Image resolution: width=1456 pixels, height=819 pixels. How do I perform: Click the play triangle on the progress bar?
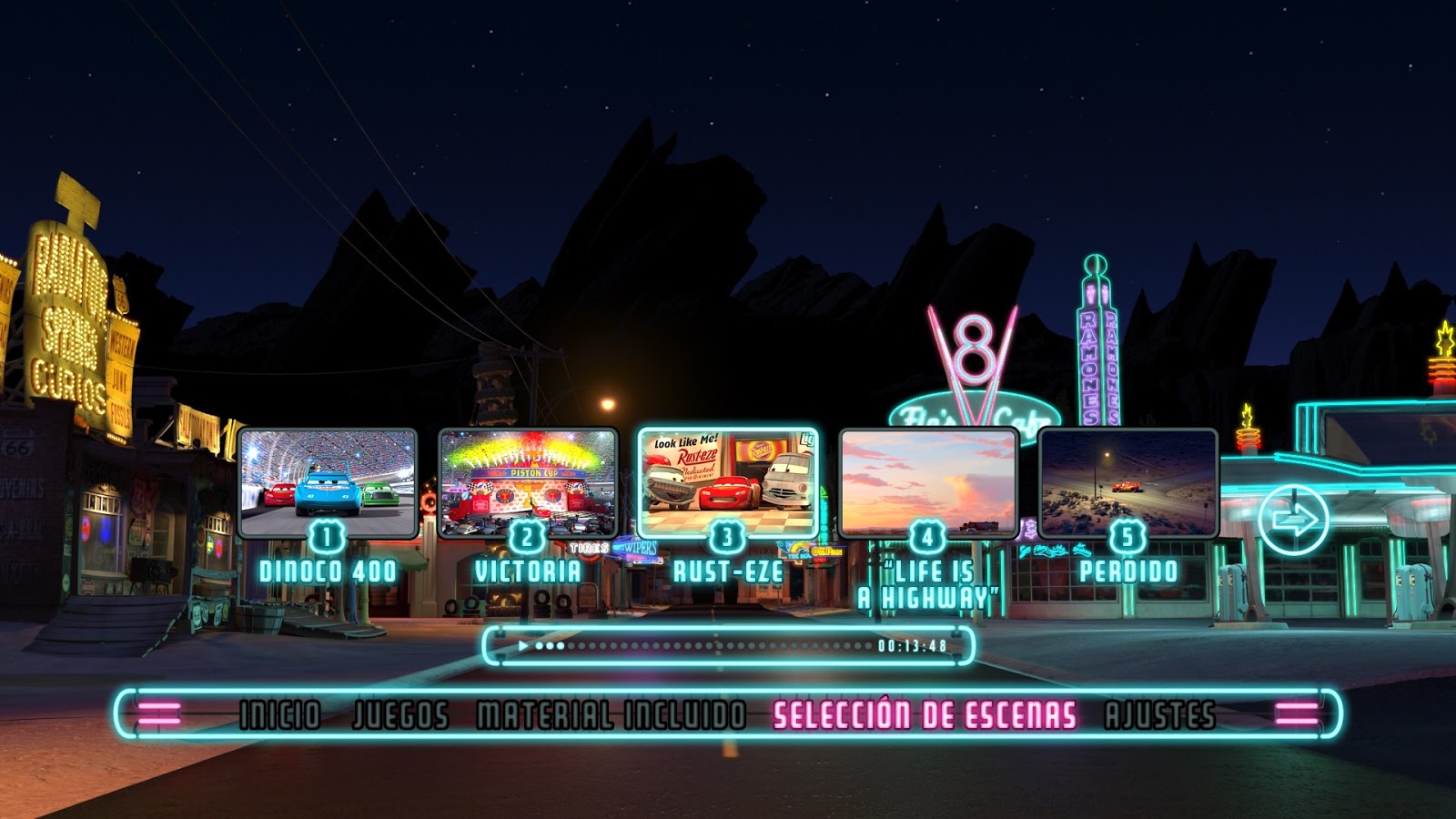(524, 644)
